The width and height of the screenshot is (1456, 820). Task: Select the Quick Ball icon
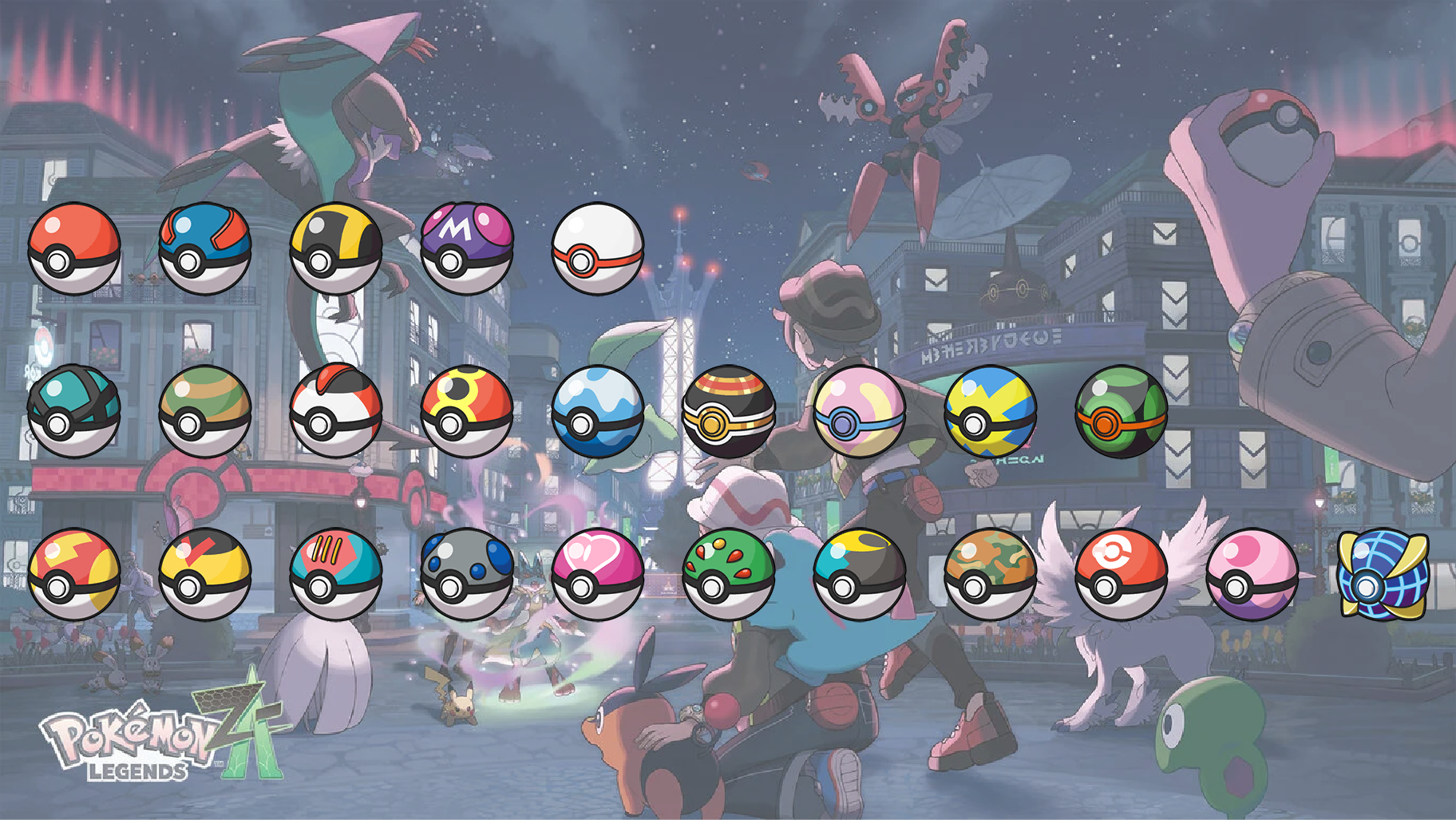pos(991,411)
